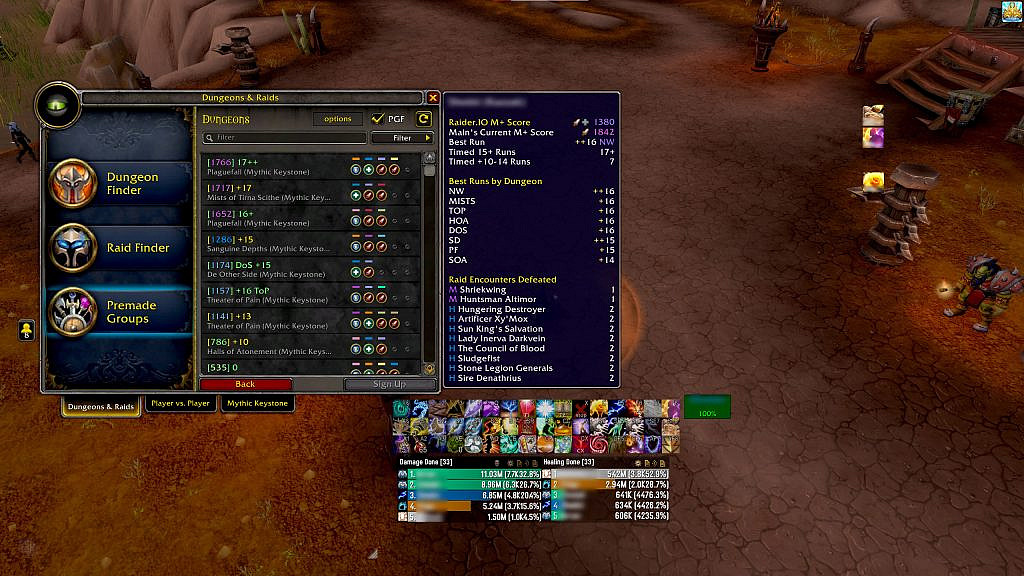The width and height of the screenshot is (1024, 576).
Task: Click the options button
Action: click(x=338, y=119)
